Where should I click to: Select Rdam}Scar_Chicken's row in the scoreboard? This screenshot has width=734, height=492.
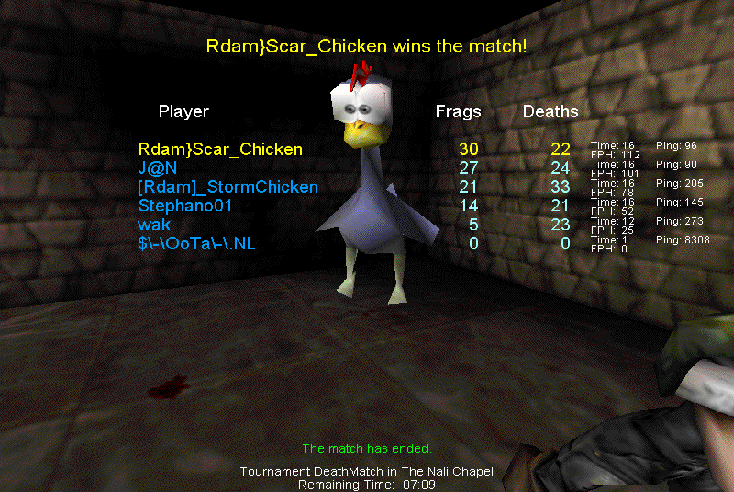(x=220, y=150)
